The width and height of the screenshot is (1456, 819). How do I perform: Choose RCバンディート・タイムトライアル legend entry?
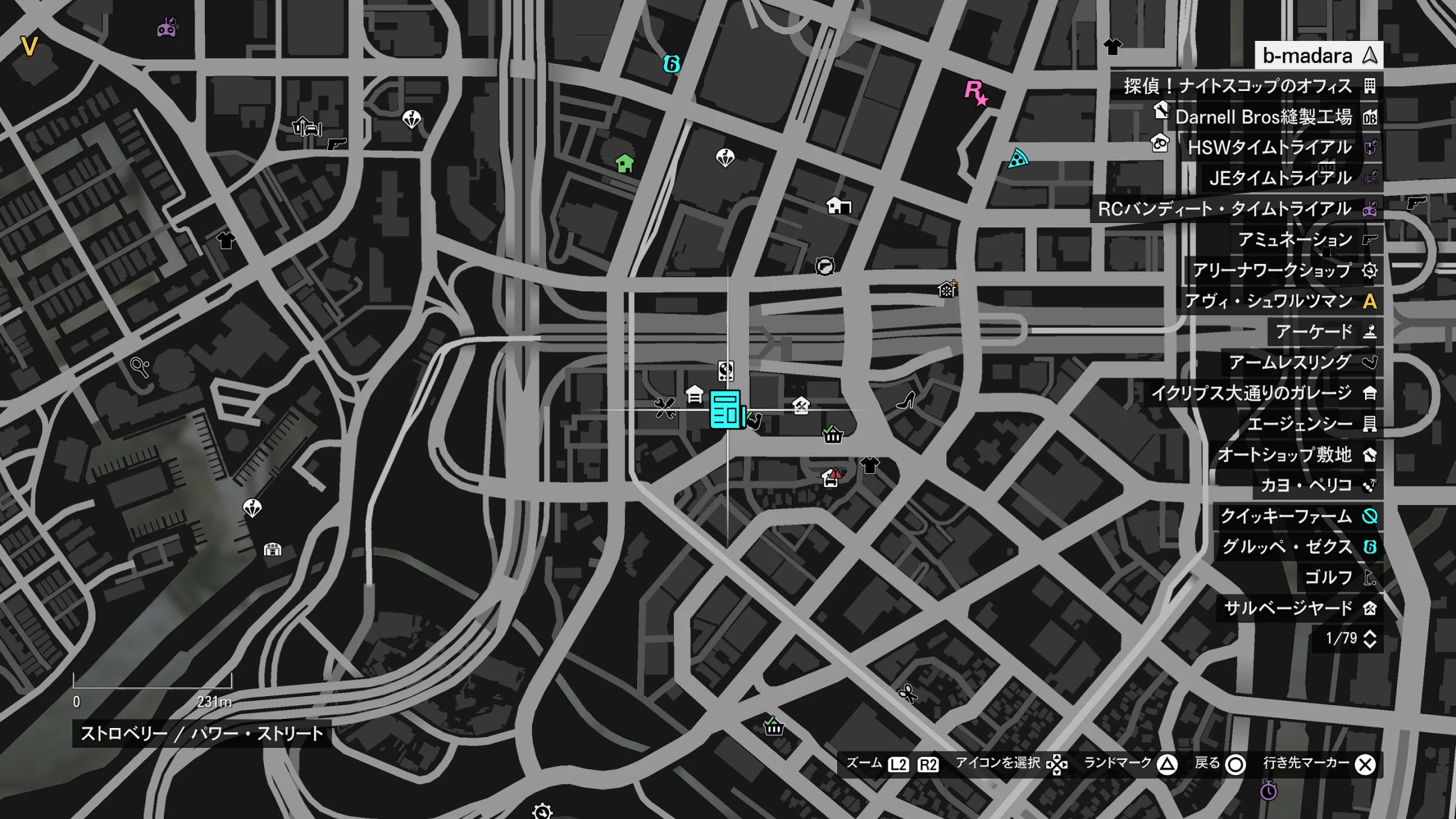(1235, 209)
